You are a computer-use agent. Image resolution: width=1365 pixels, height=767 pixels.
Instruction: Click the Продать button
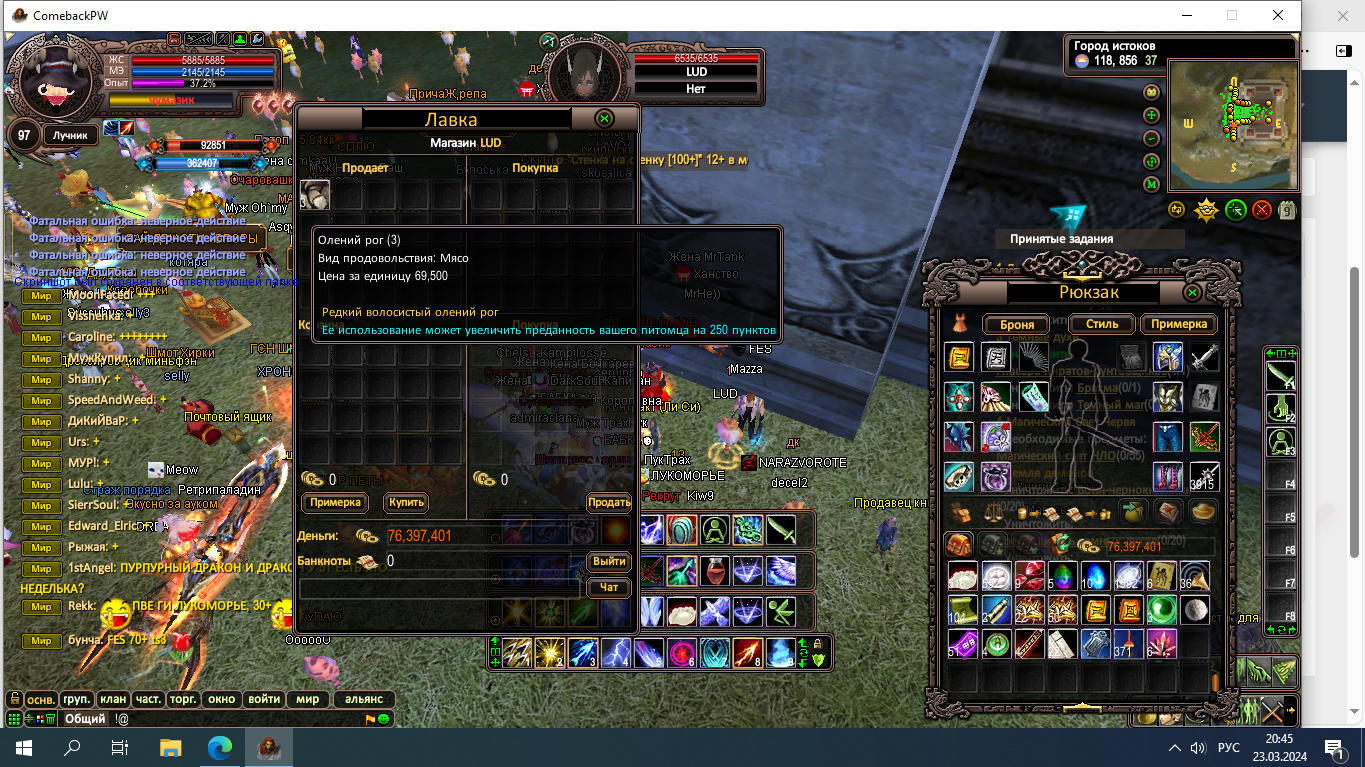(608, 502)
